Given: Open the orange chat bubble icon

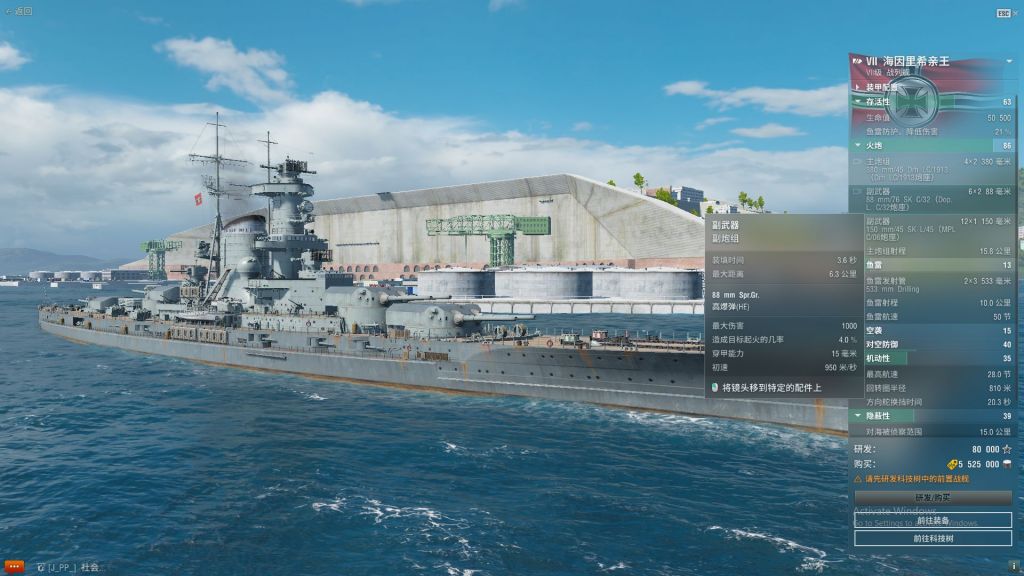Looking at the screenshot, I should [x=13, y=566].
